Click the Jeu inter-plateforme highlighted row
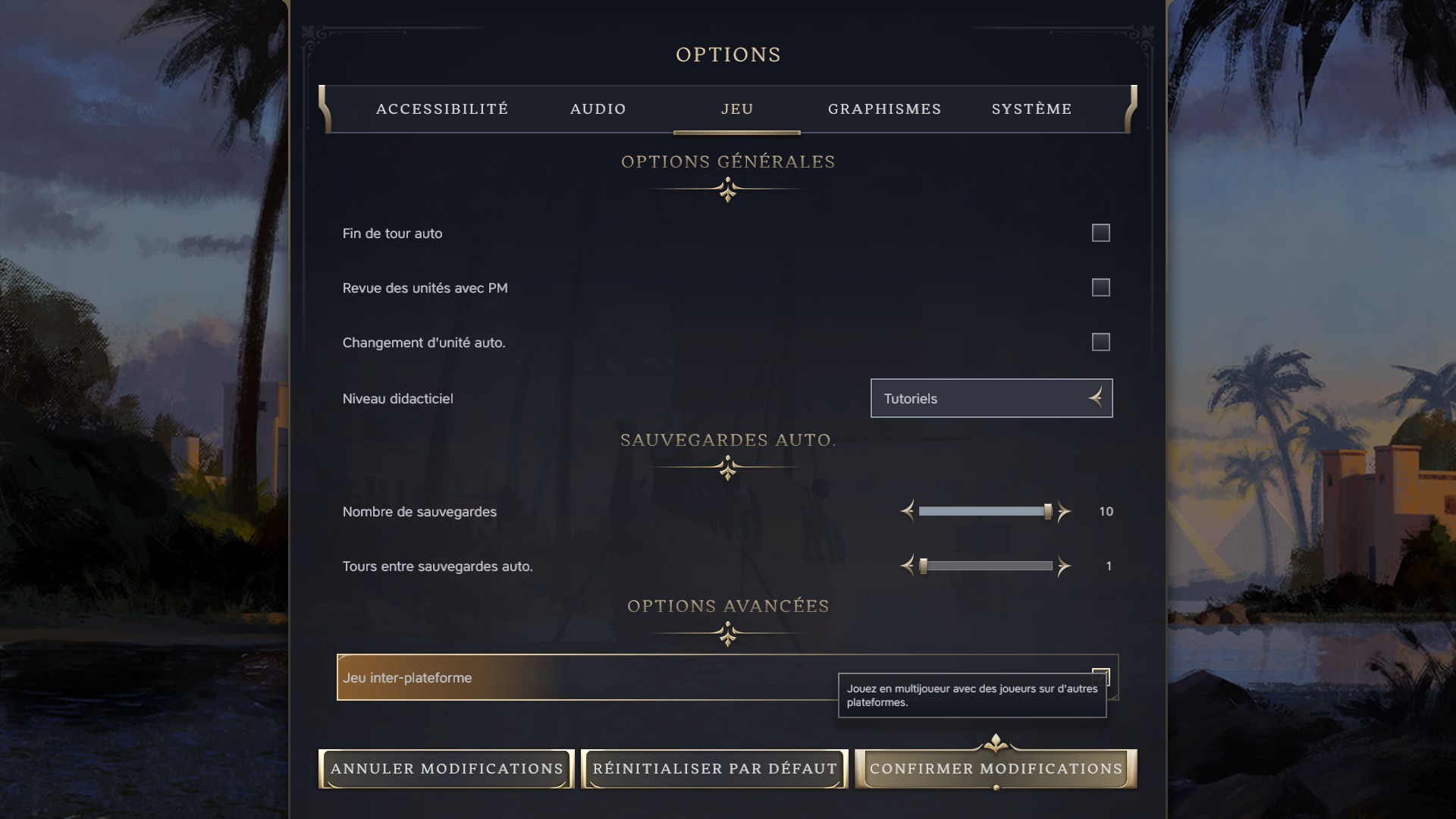 click(569, 677)
